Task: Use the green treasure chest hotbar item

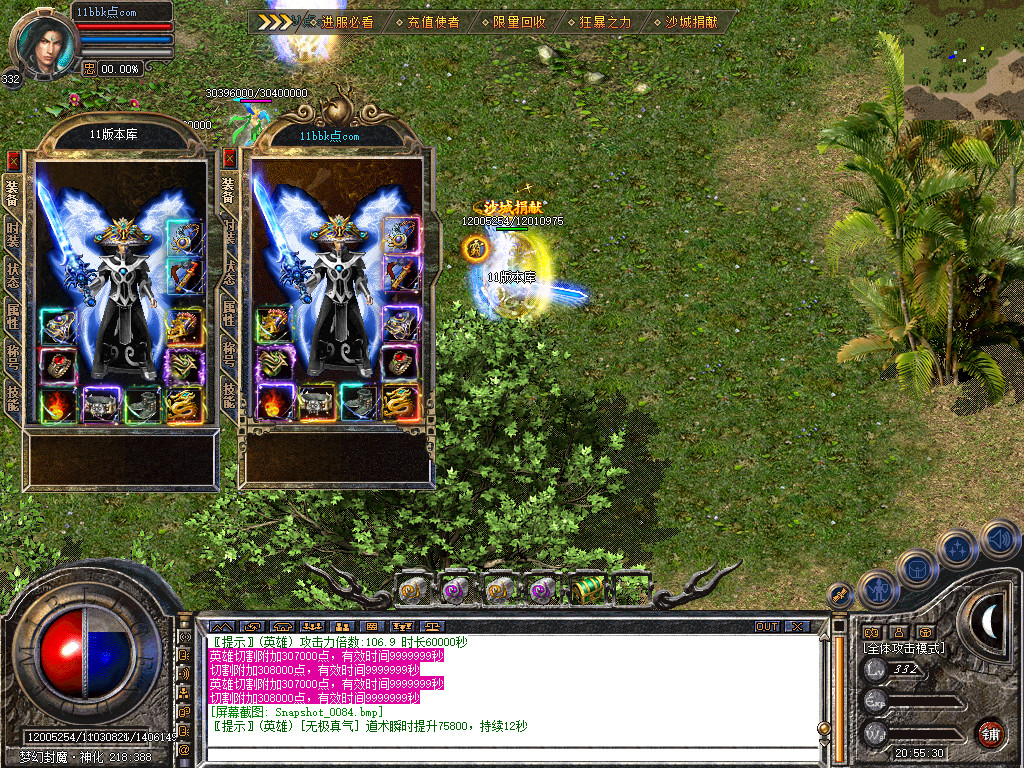Action: (x=587, y=591)
